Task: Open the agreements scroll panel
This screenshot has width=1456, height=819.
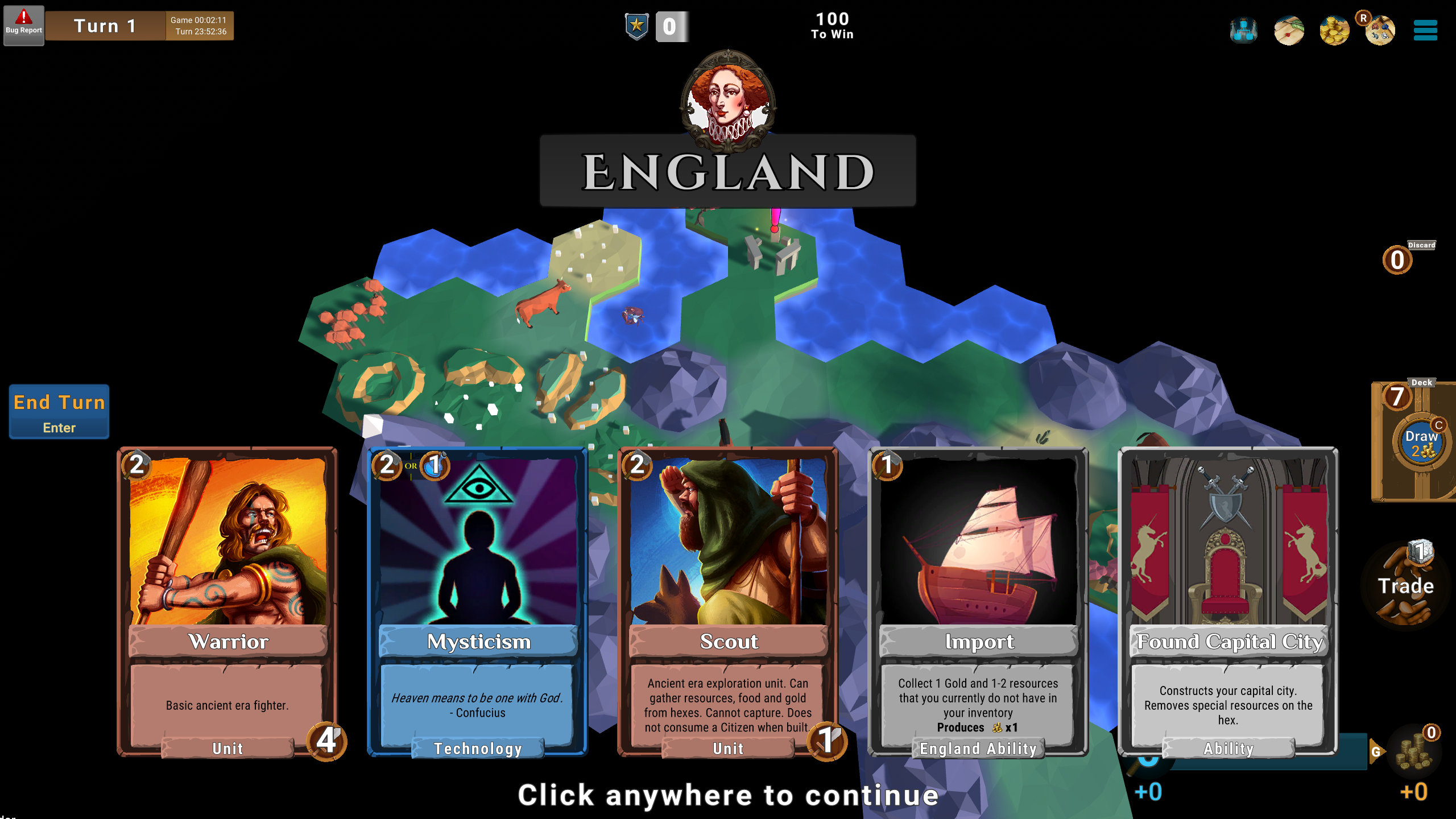Action: (1289, 31)
